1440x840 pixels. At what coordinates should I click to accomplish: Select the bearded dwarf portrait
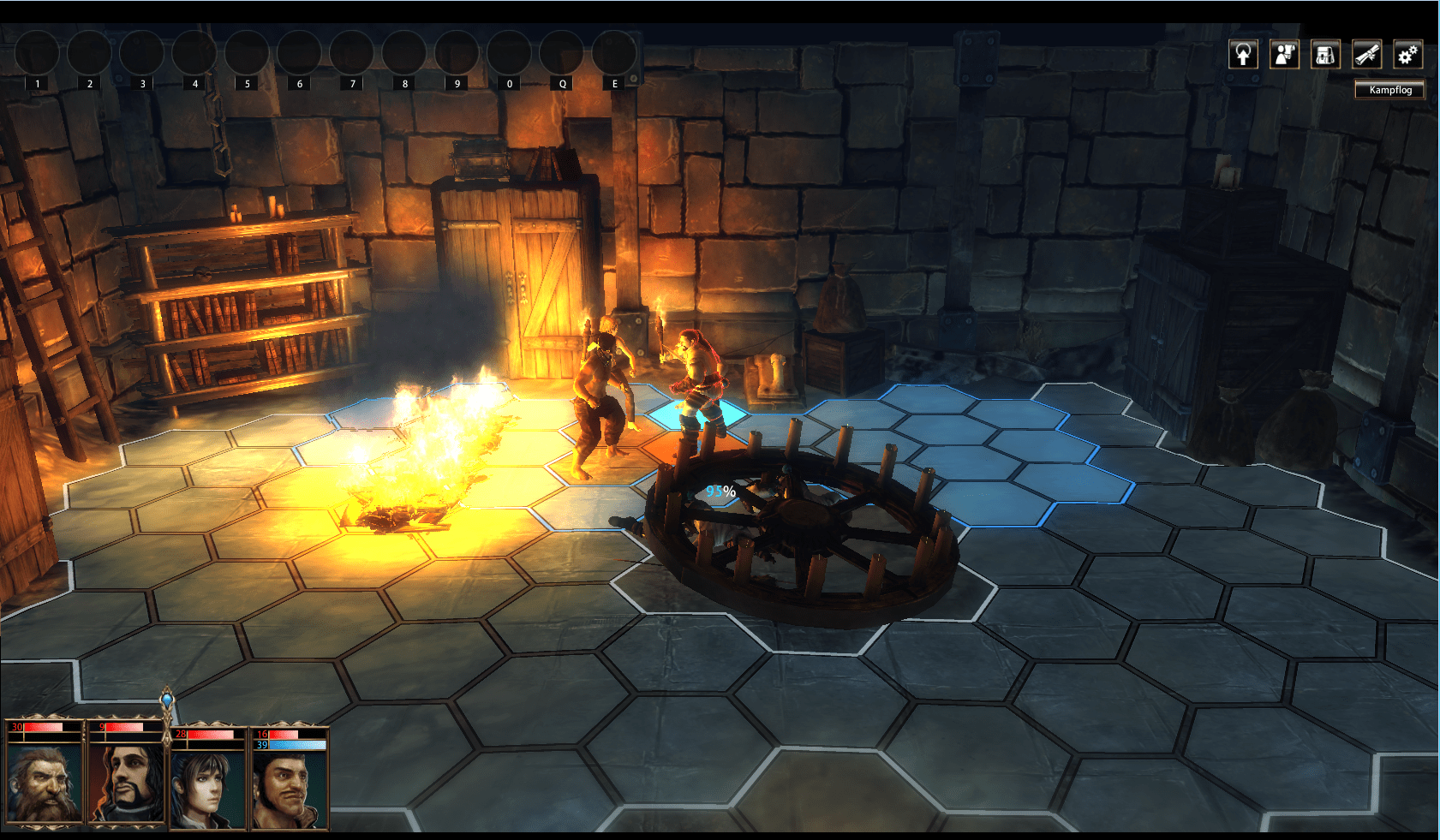coord(45,783)
